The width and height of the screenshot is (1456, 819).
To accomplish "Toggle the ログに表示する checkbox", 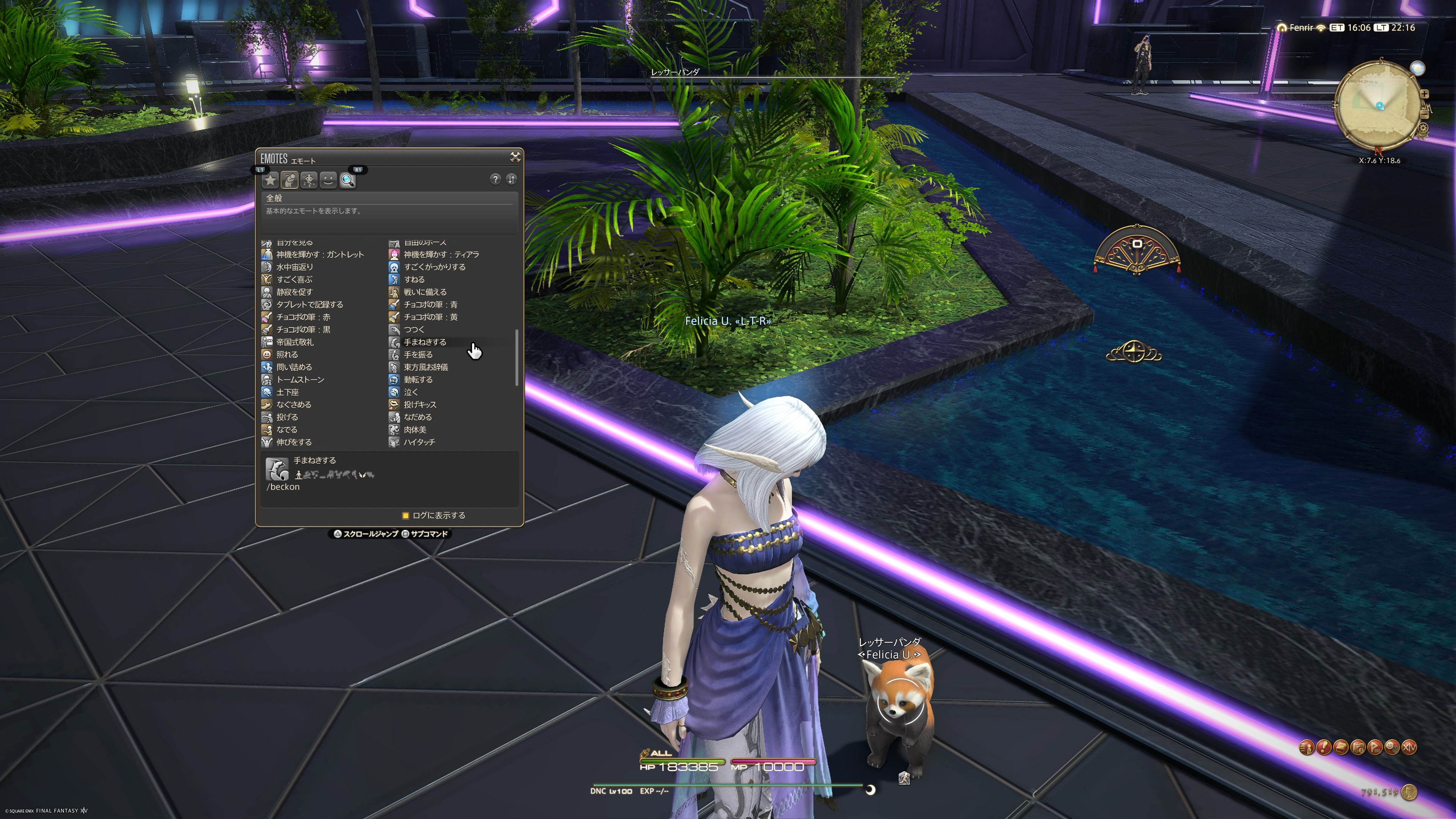I will coord(405,516).
